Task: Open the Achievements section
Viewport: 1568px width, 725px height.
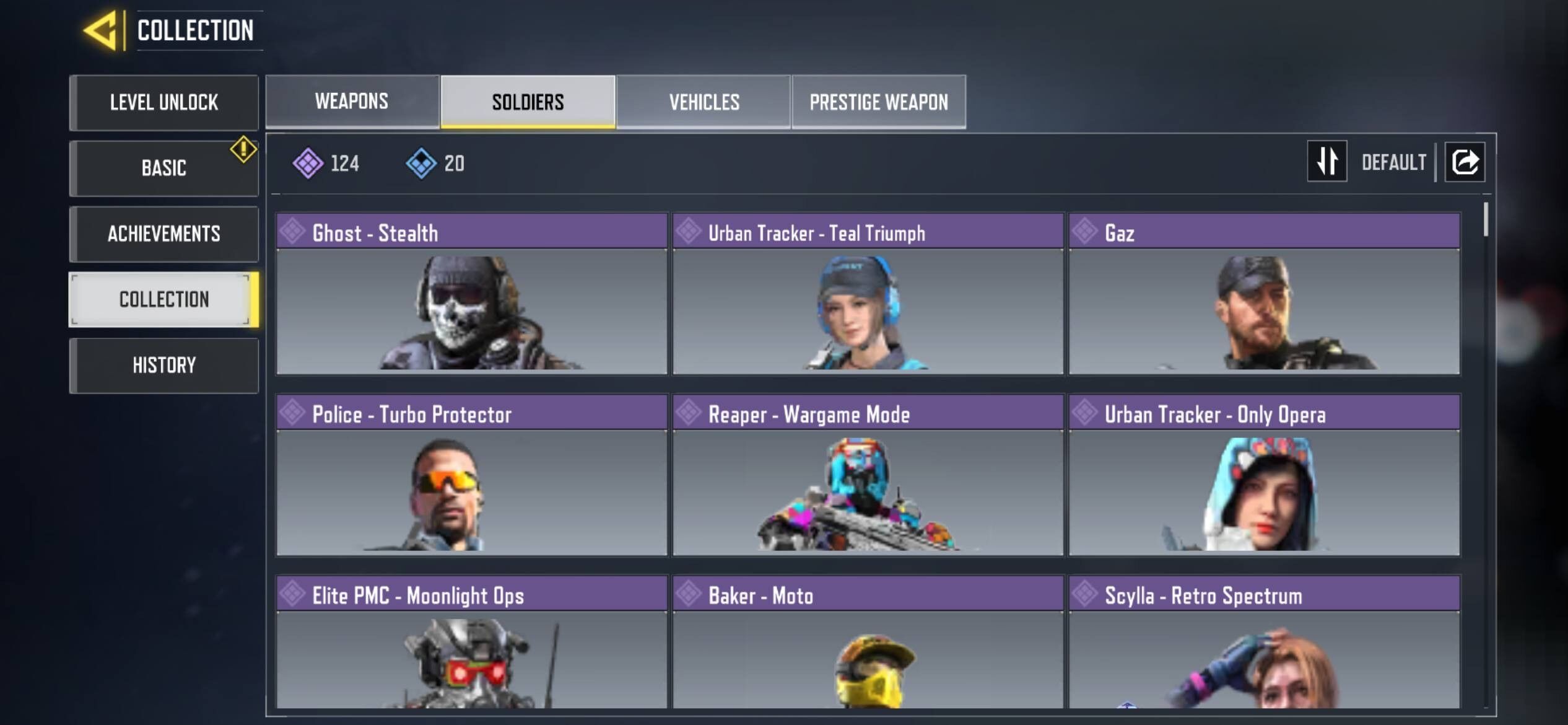Action: tap(163, 234)
